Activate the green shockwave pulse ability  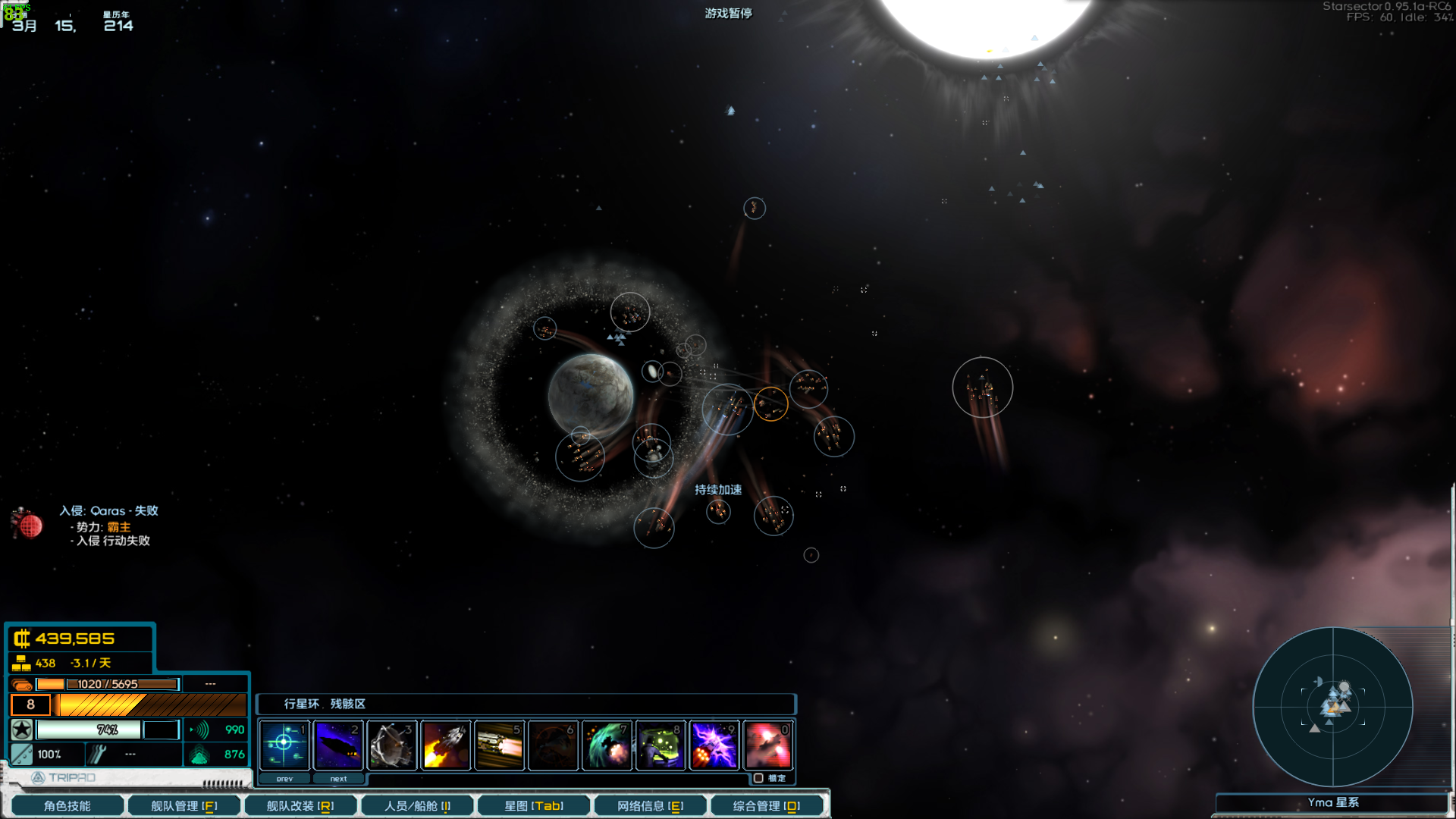coord(607,745)
